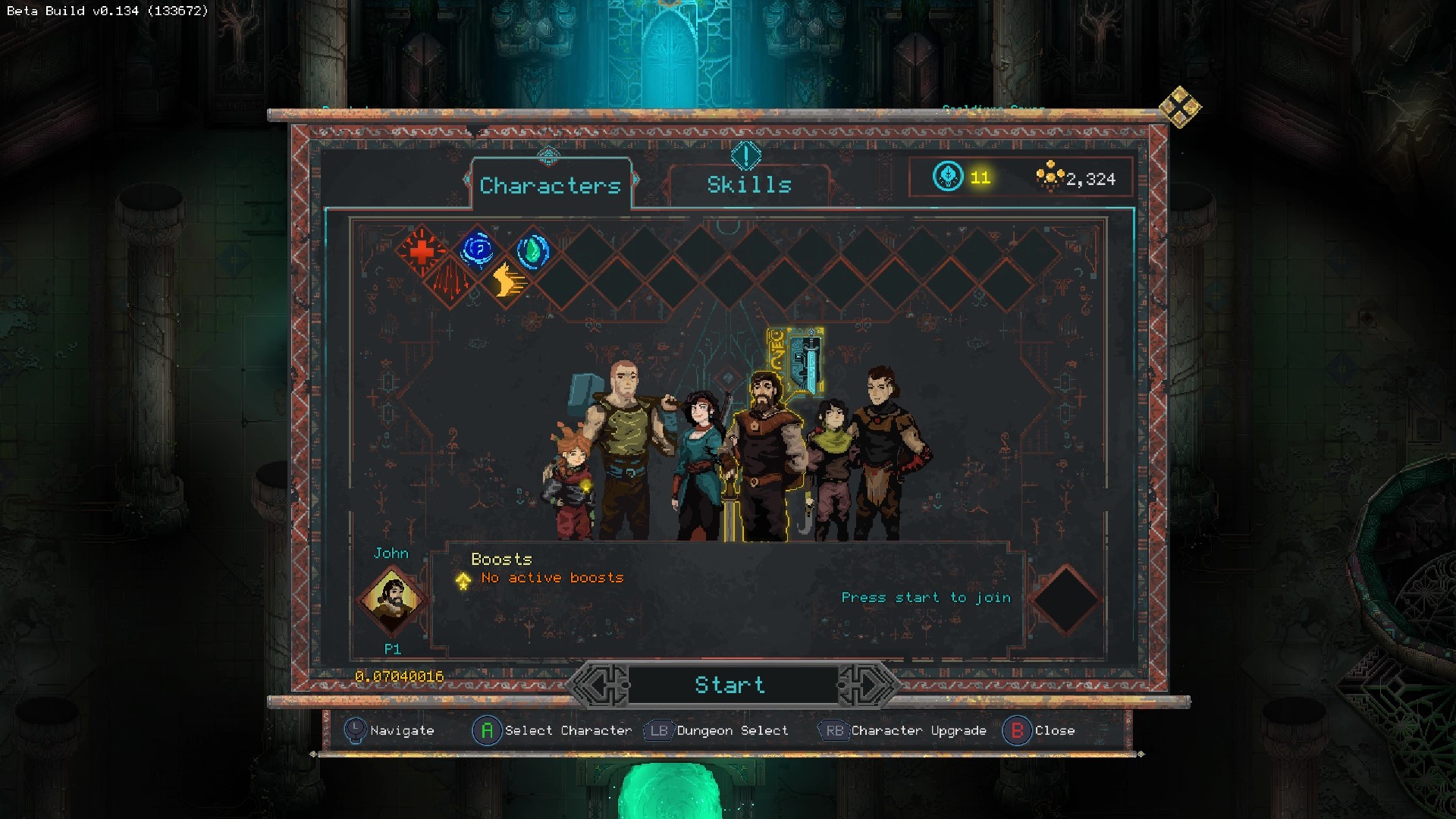
Task: Close the panel with the yellow diamond icon
Action: 1180,107
